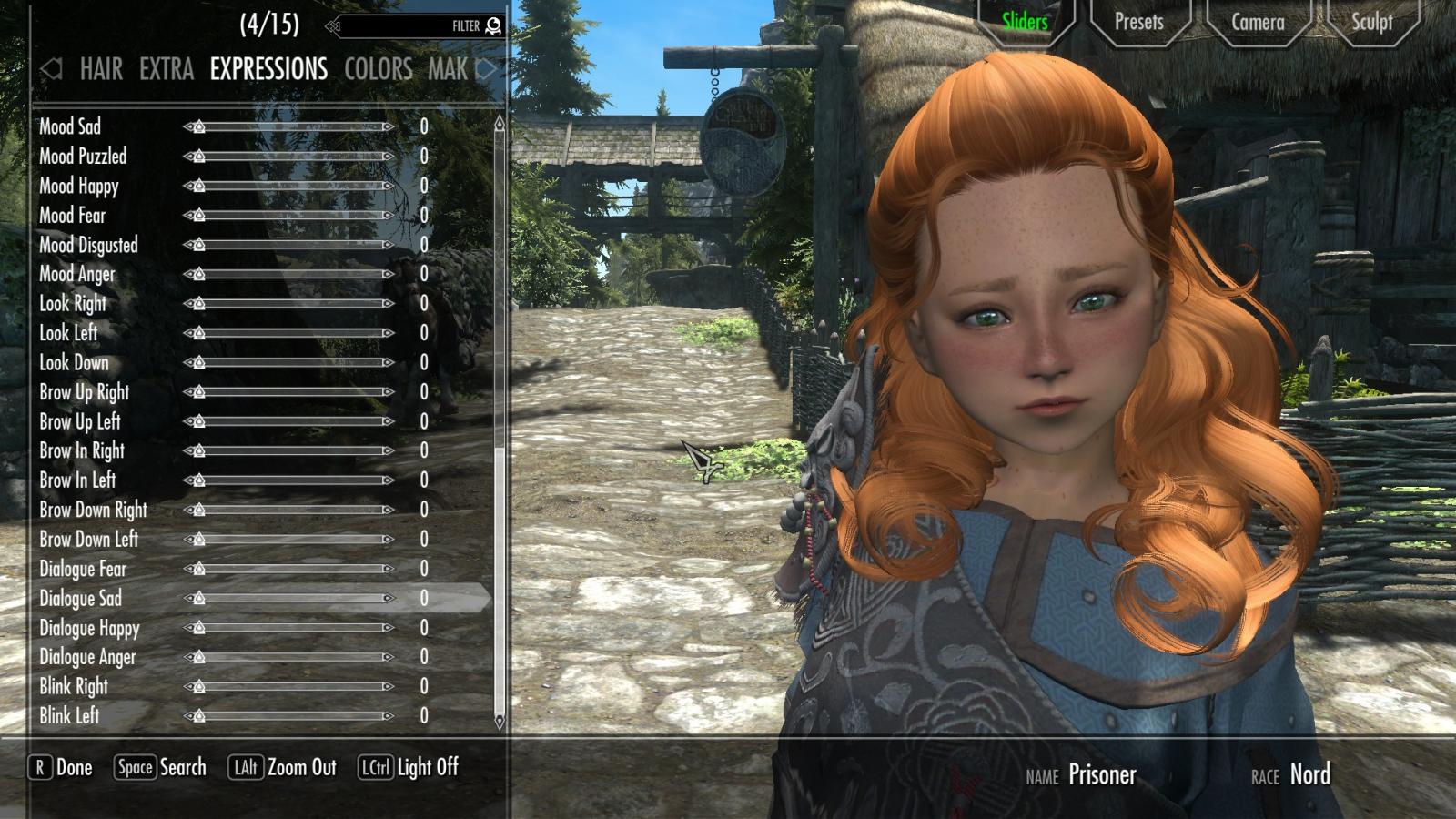
Task: Click the right chevron after MAK tab
Action: click(x=487, y=70)
